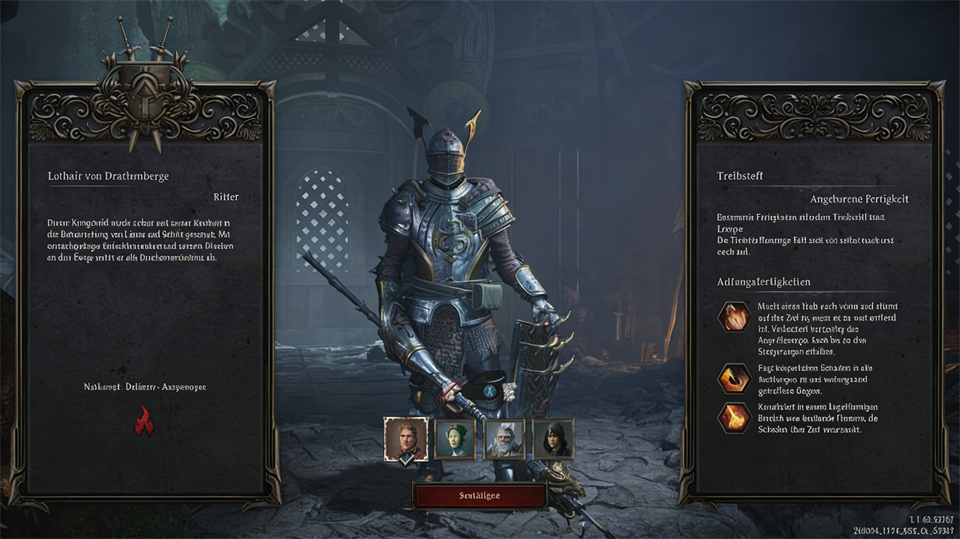Click the red flame emblem
Image resolution: width=960 pixels, height=539 pixels.
pyautogui.click(x=145, y=422)
